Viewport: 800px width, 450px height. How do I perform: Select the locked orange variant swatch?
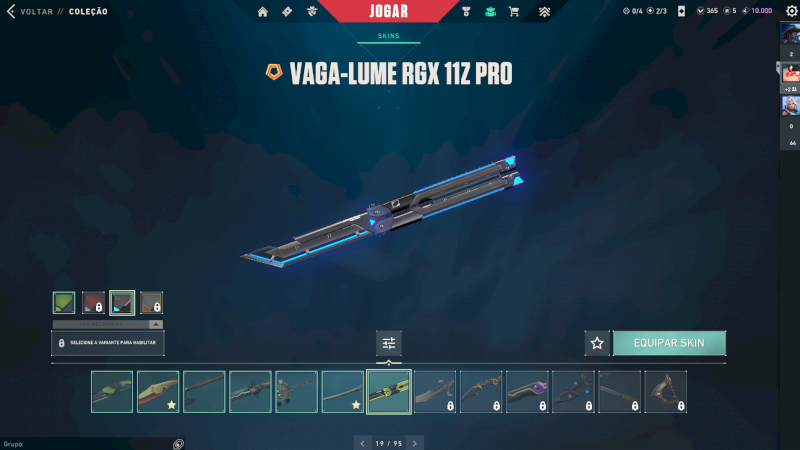coord(151,302)
